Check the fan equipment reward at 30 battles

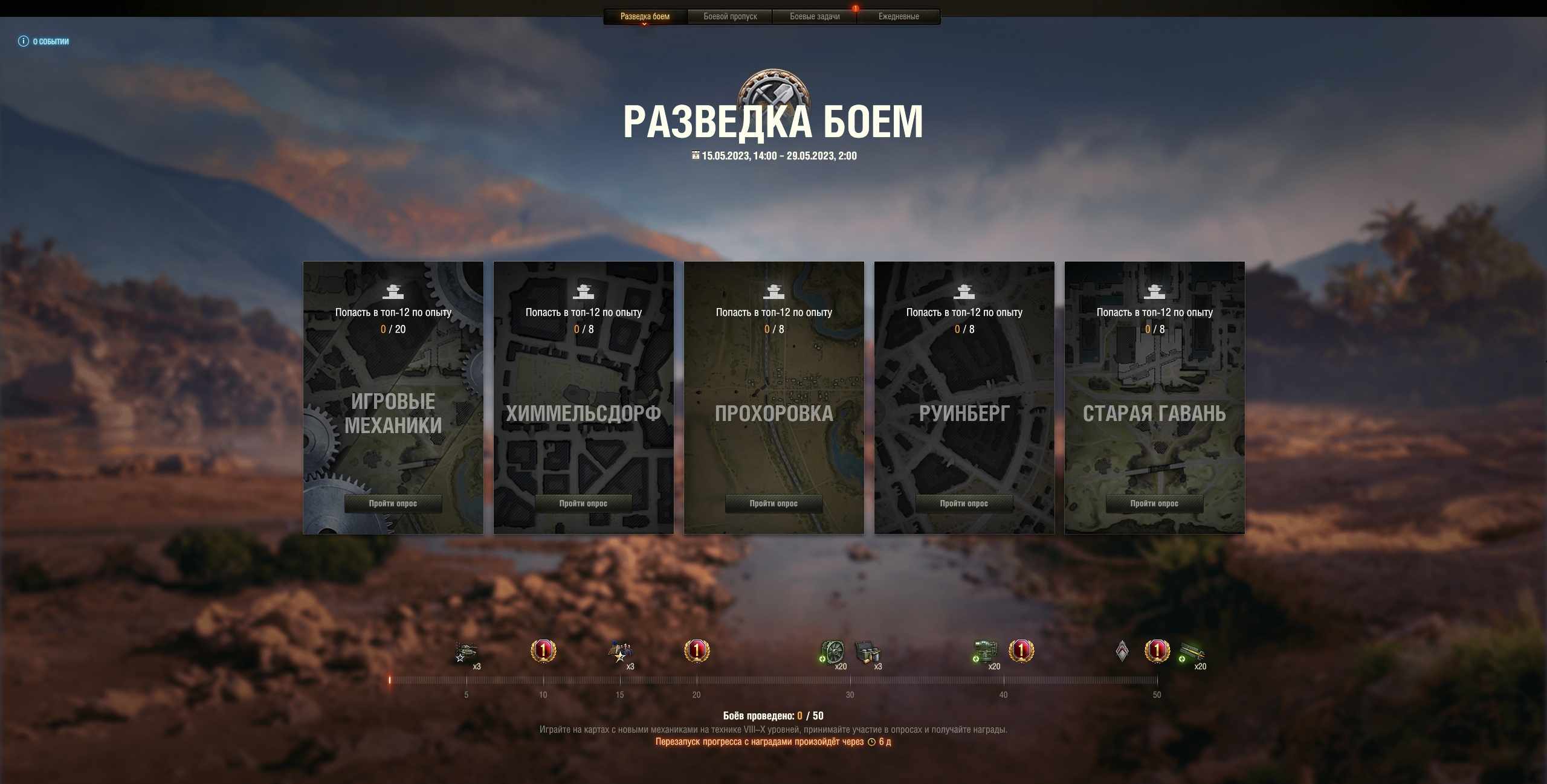tap(832, 652)
